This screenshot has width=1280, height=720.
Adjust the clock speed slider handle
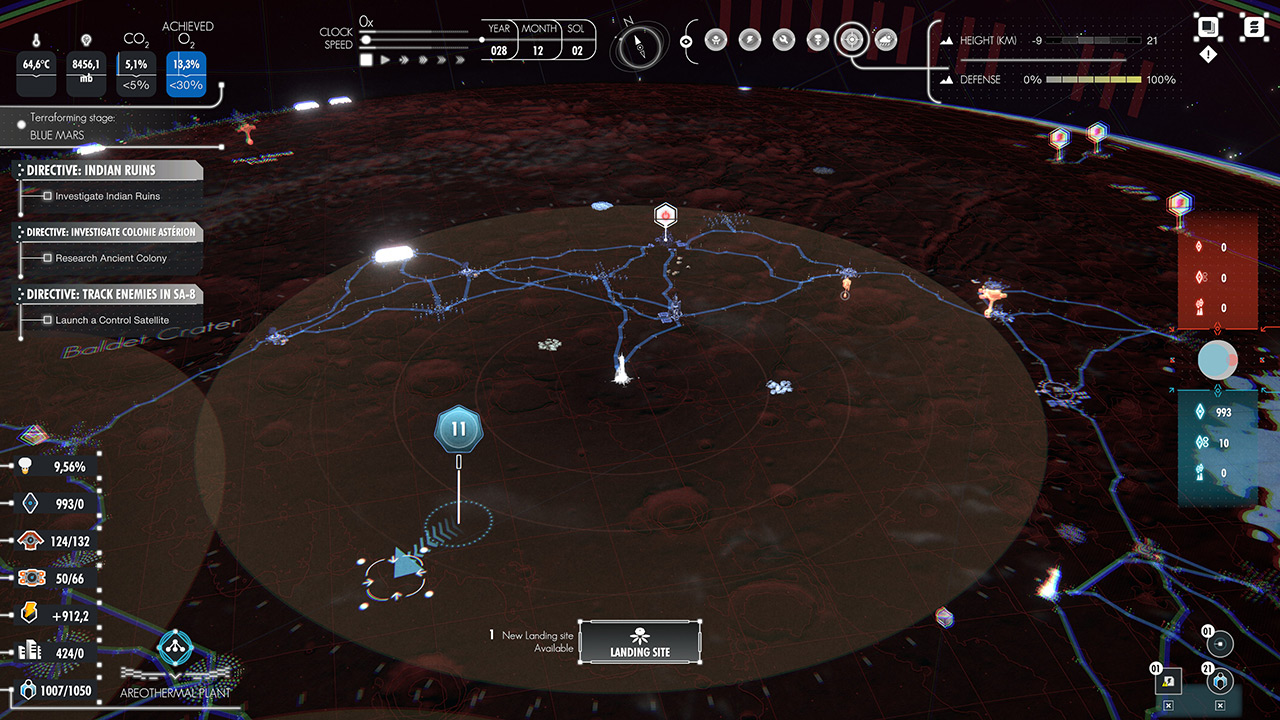coord(366,40)
